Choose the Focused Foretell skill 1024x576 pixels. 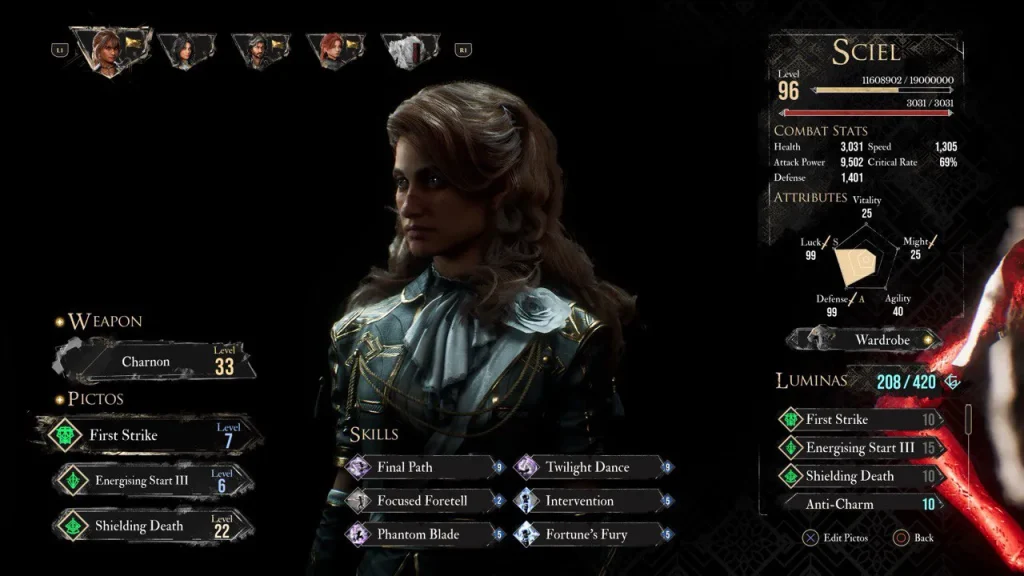point(420,501)
